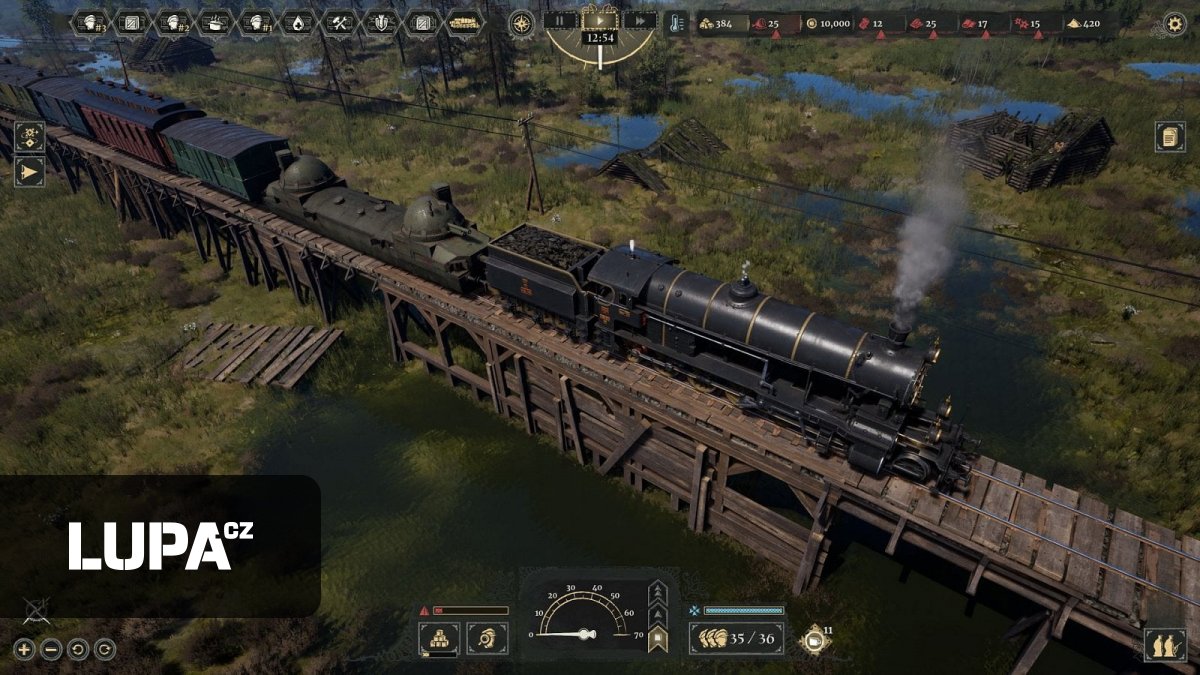
Task: Zoom out the camera with minus button
Action: tap(51, 649)
